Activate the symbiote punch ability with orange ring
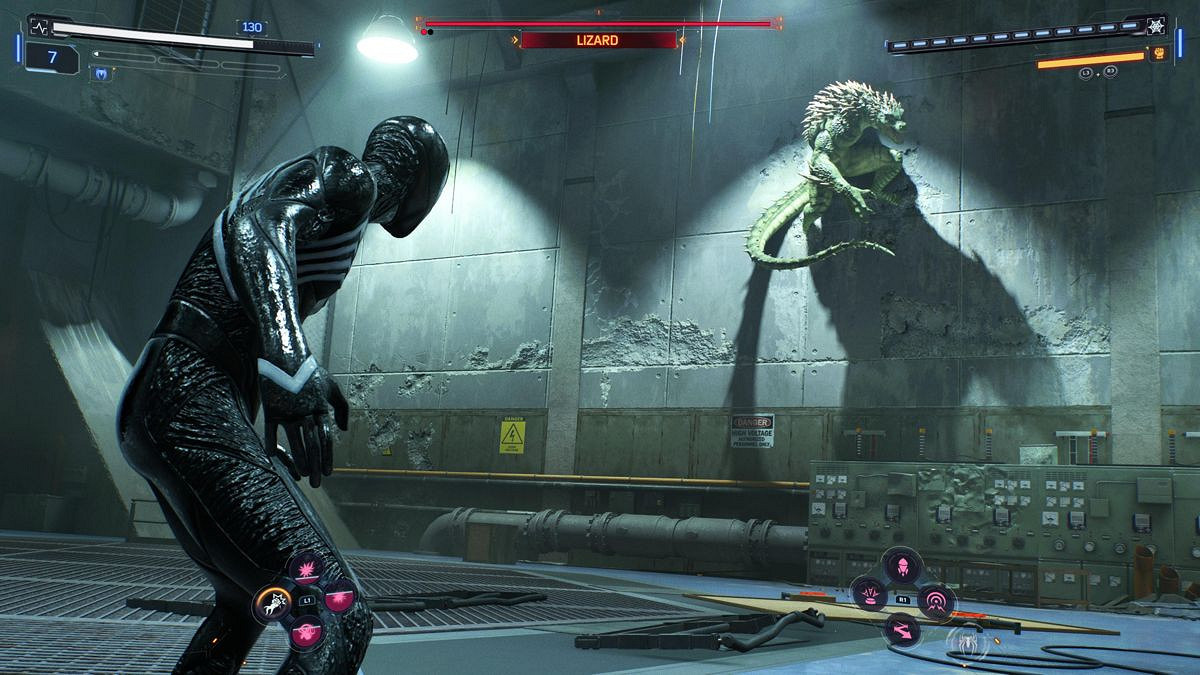 tap(273, 601)
